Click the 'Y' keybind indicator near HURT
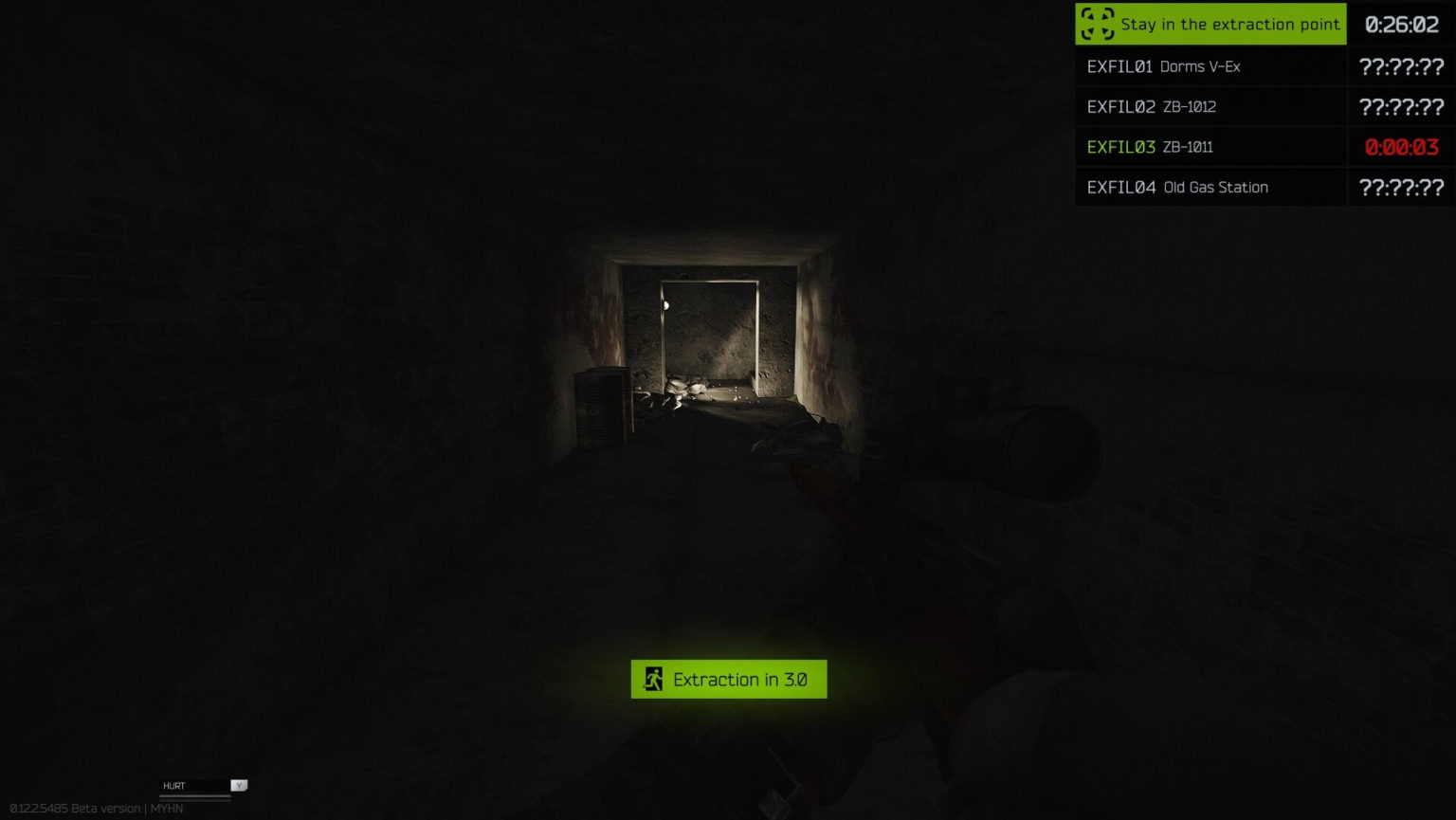Screen dimensions: 1456x820 239,785
